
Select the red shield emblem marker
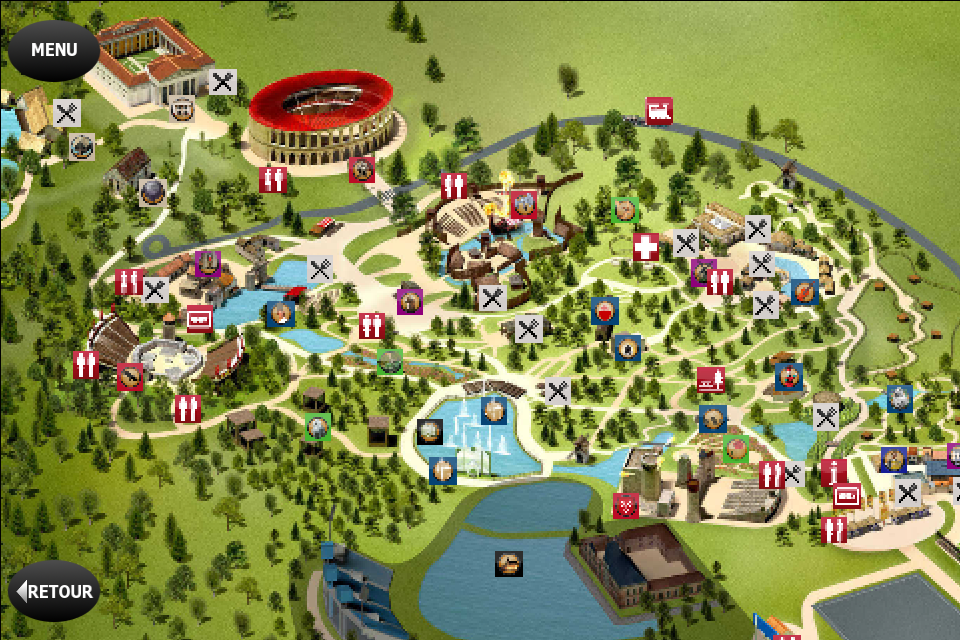(626, 507)
